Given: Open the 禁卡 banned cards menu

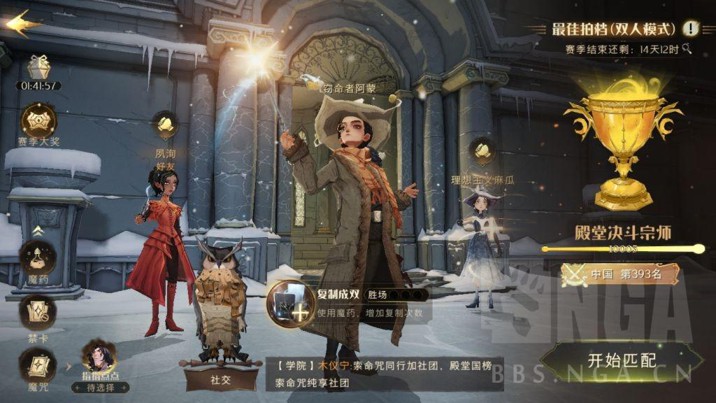Looking at the screenshot, I should pos(38,312).
